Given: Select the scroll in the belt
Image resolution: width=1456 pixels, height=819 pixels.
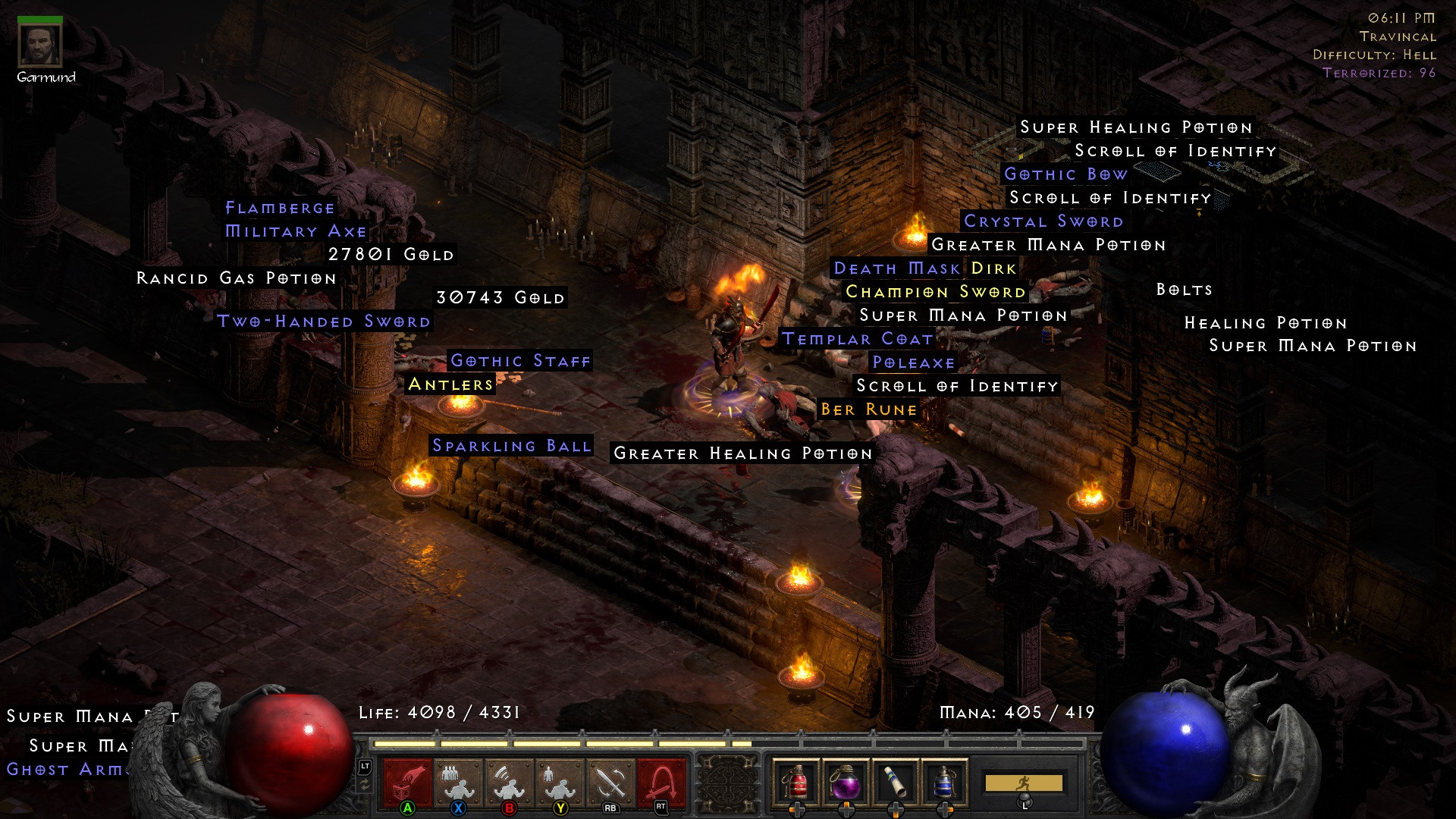Looking at the screenshot, I should [895, 781].
